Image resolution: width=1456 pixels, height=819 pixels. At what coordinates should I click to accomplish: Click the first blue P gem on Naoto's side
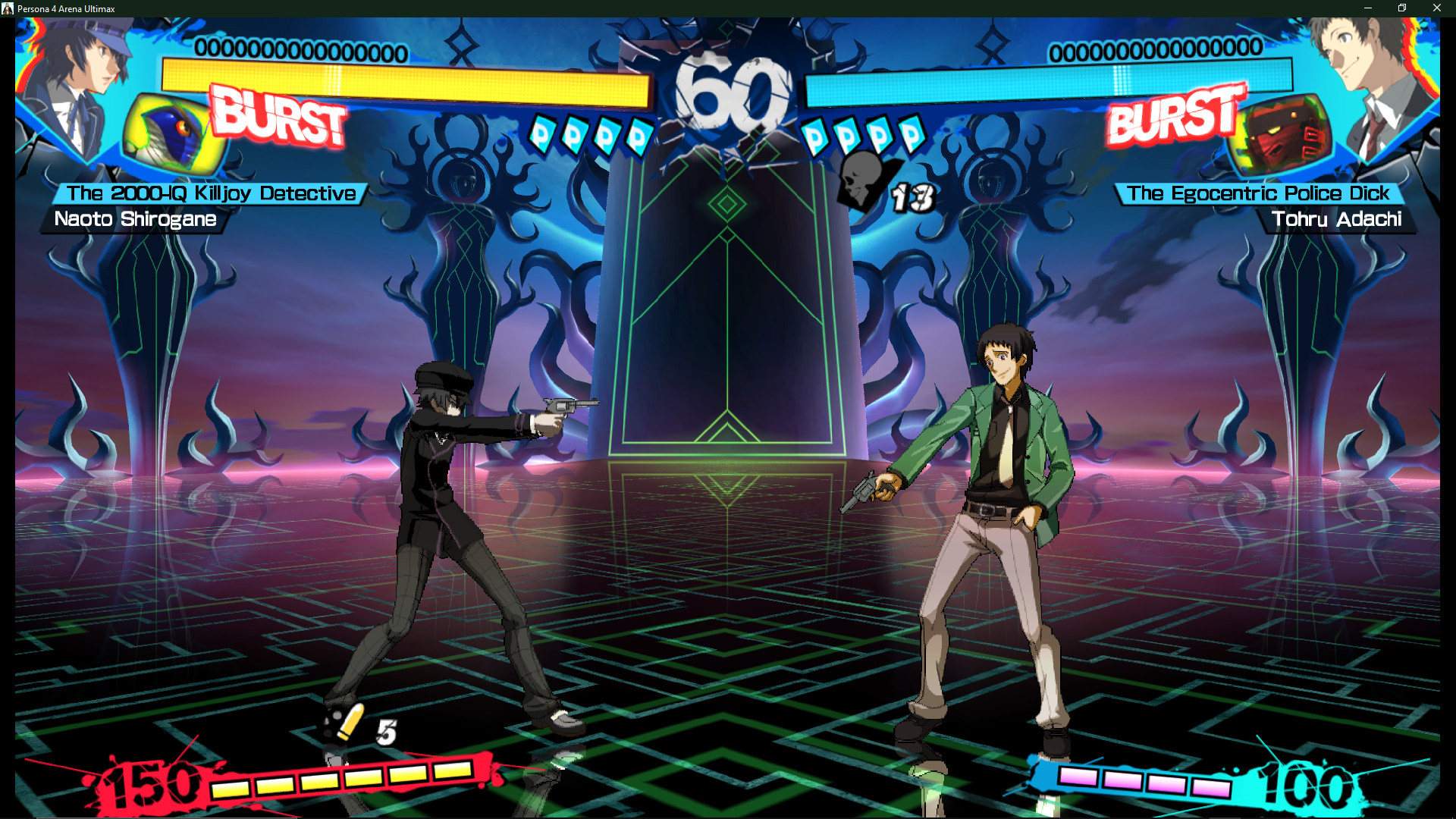(x=542, y=135)
